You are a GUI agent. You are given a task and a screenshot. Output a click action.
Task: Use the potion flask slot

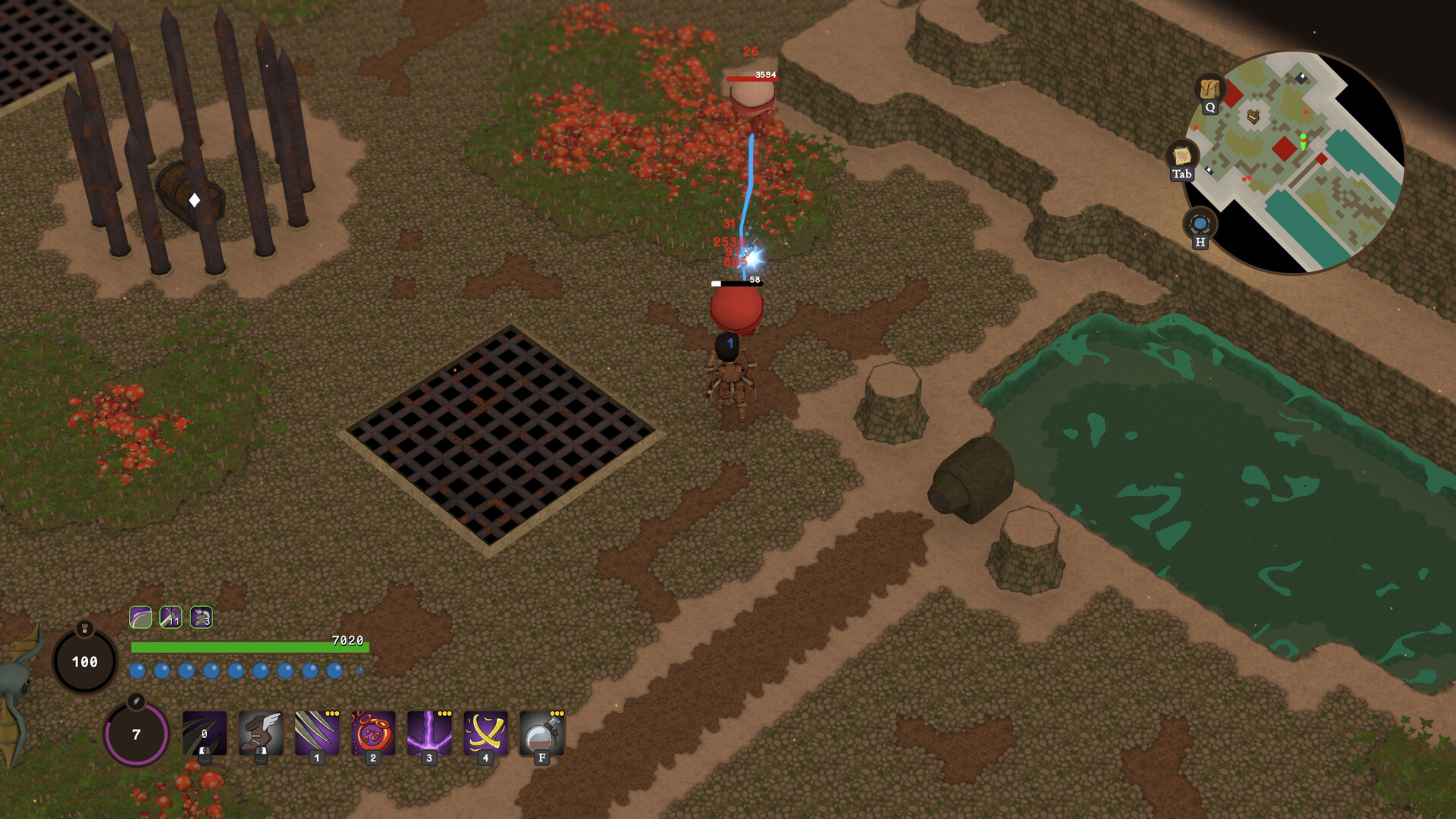pyautogui.click(x=541, y=733)
